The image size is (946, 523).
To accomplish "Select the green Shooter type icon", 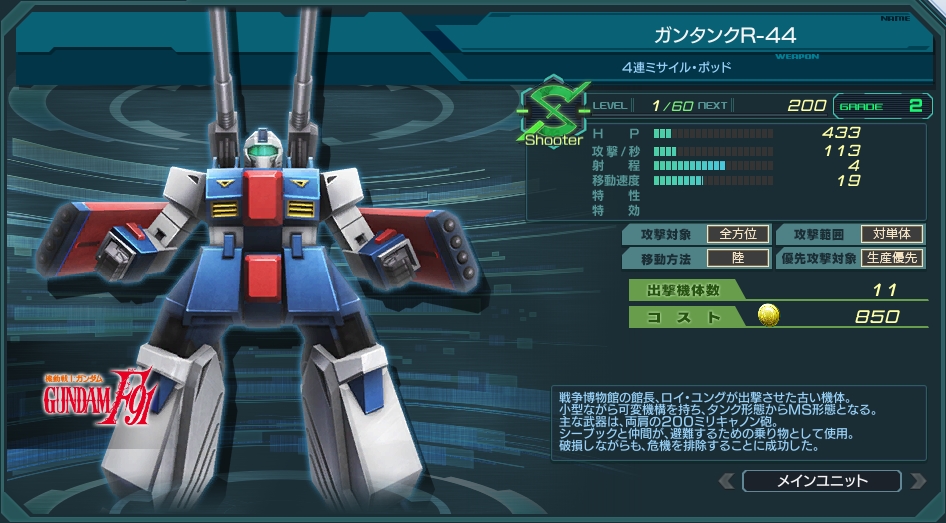I will [552, 110].
